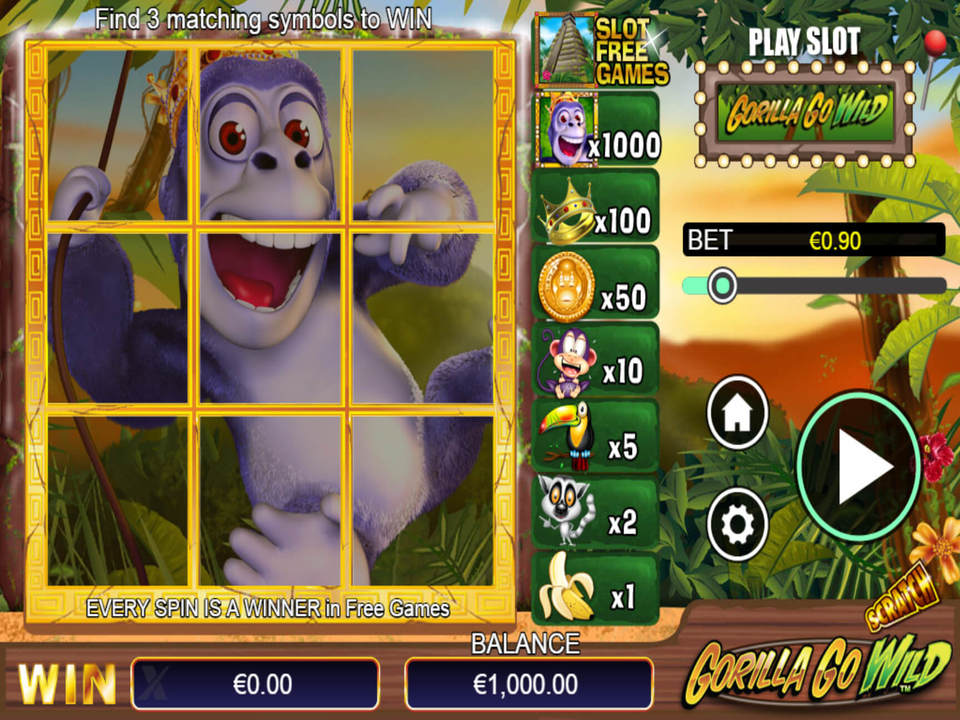Open the settings gear menu
Viewport: 960px width, 720px height.
[737, 522]
